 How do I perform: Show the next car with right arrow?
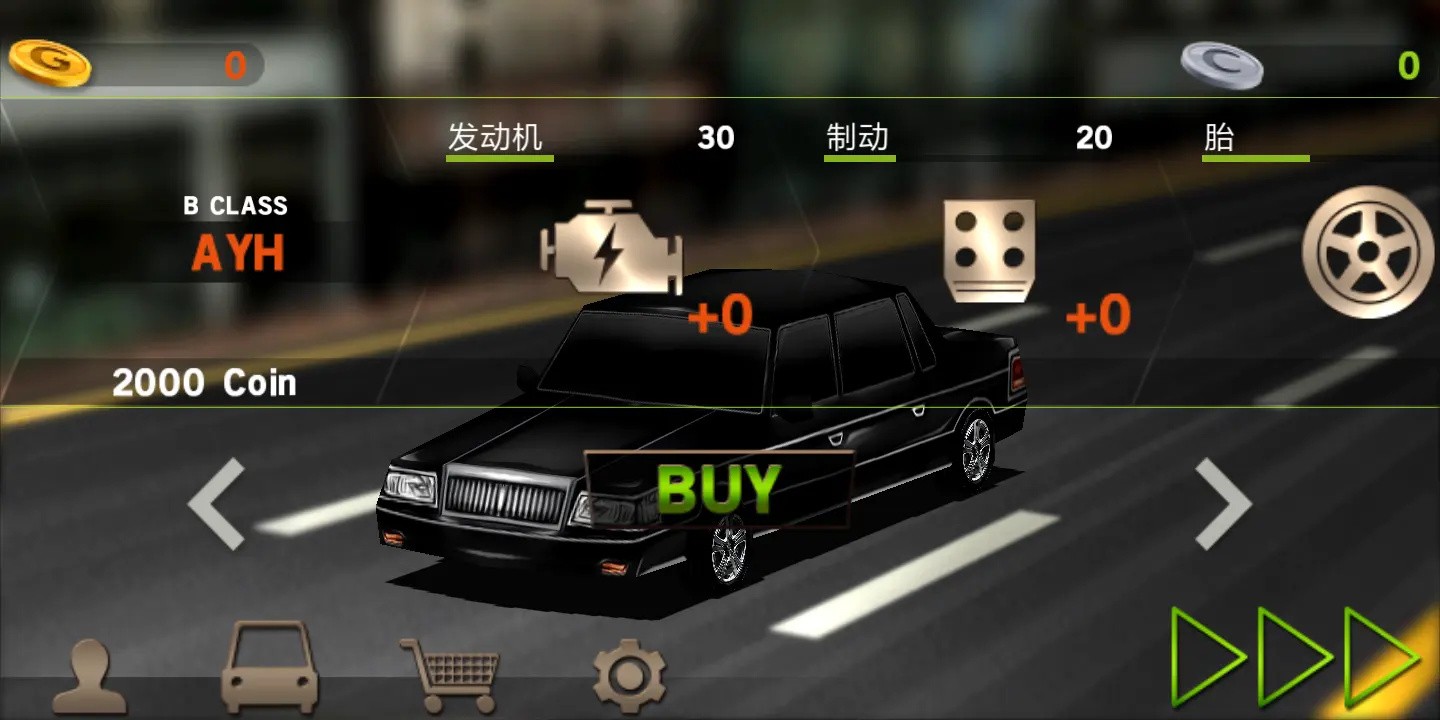click(x=1223, y=503)
